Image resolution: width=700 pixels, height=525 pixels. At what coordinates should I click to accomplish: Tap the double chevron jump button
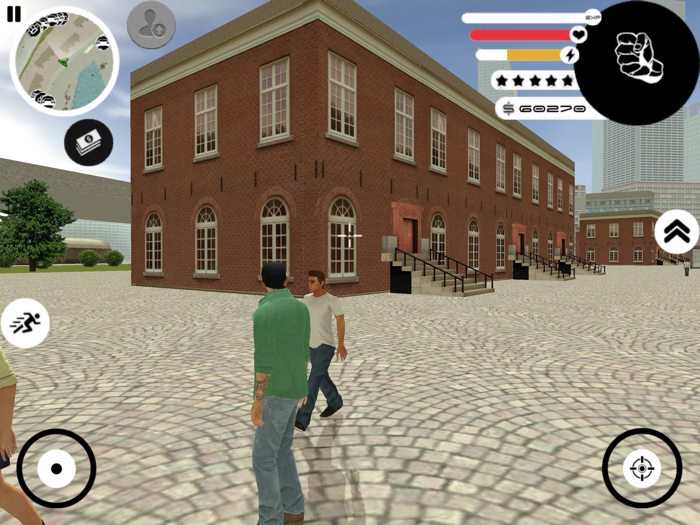click(x=677, y=232)
